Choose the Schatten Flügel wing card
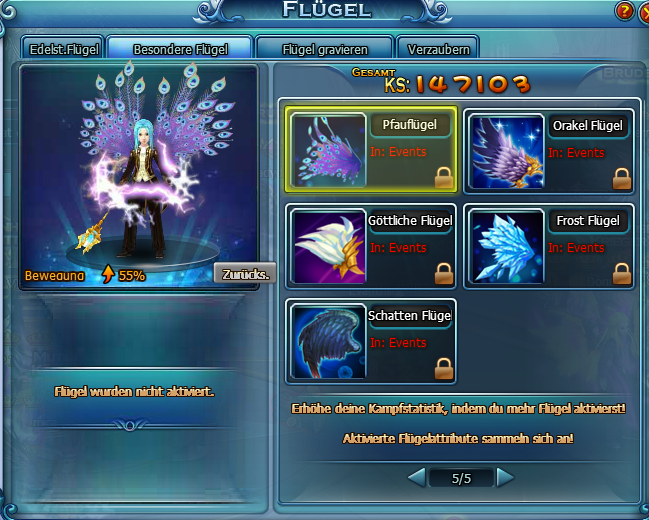This screenshot has width=649, height=520. click(x=372, y=340)
